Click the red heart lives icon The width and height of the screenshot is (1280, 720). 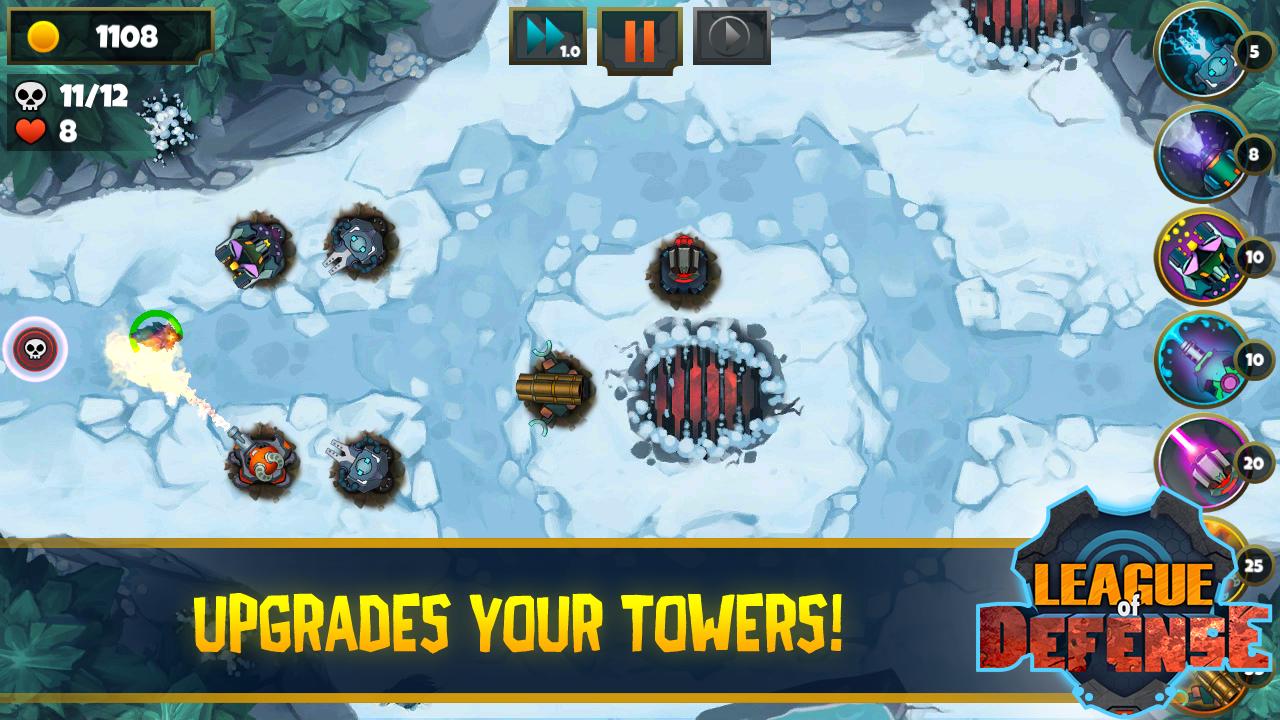coord(30,130)
